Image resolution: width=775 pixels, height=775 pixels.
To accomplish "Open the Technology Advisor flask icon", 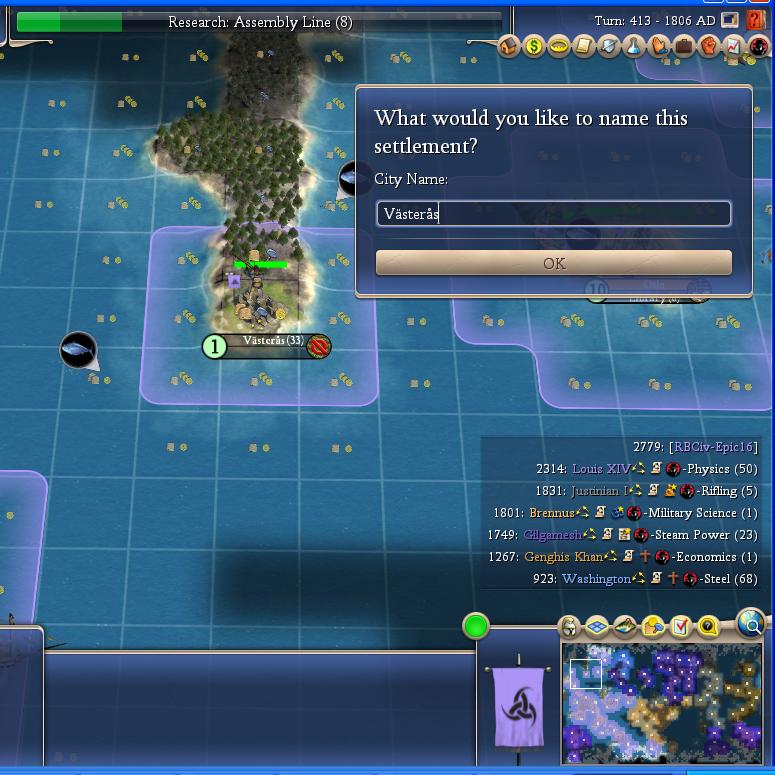I will click(634, 46).
